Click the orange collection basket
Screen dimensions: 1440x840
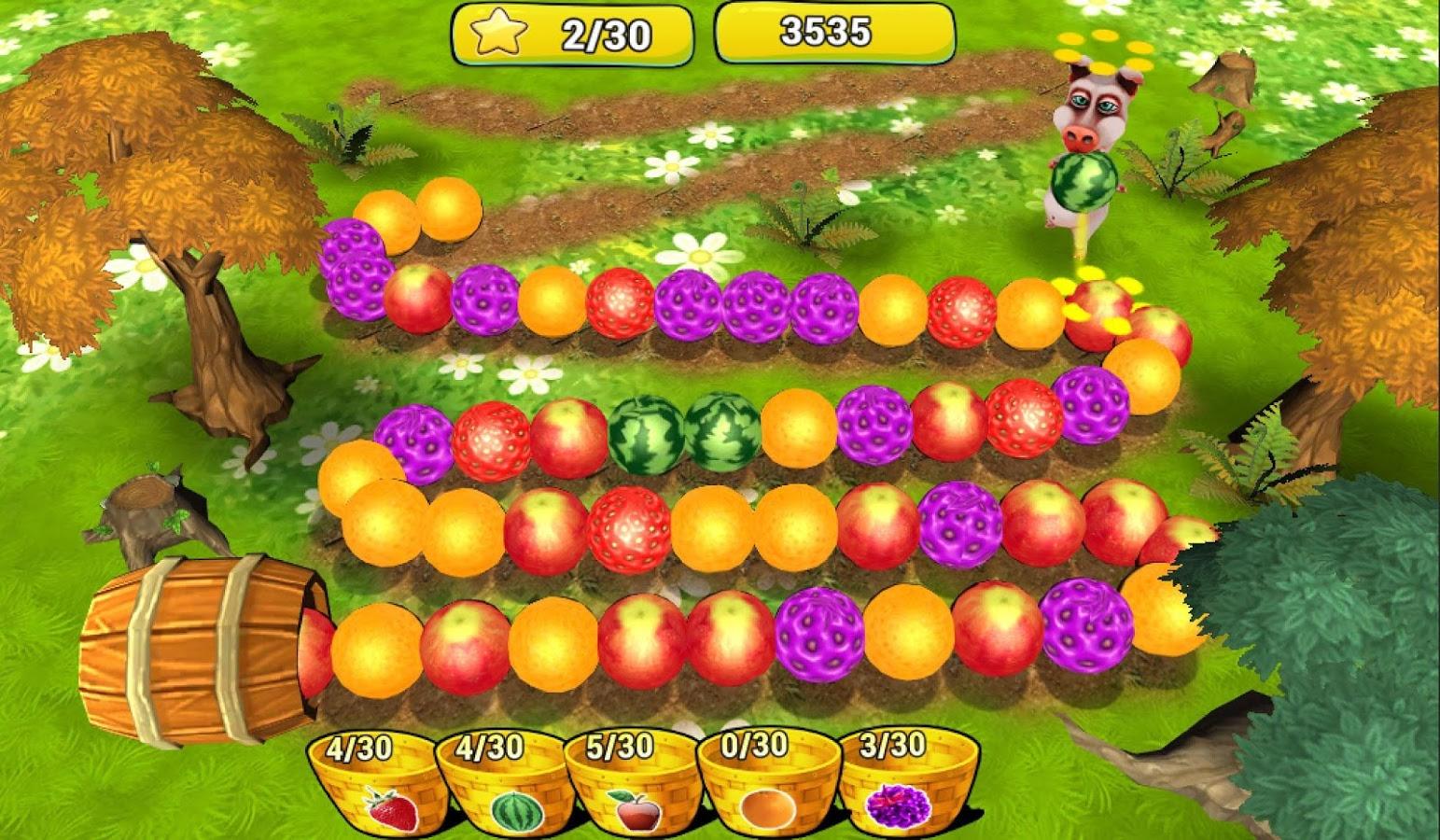tap(767, 787)
